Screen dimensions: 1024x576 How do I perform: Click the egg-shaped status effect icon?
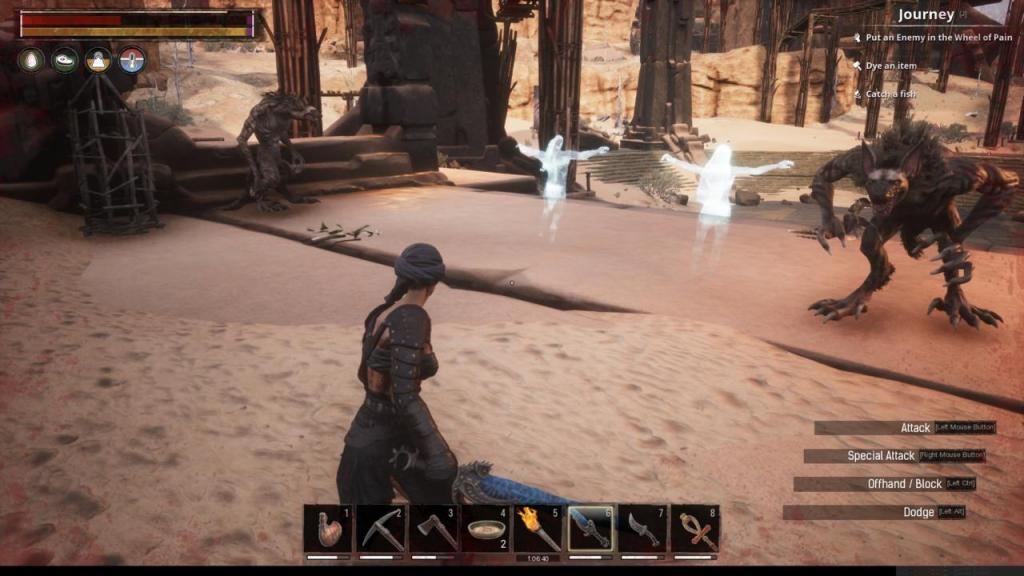point(31,60)
